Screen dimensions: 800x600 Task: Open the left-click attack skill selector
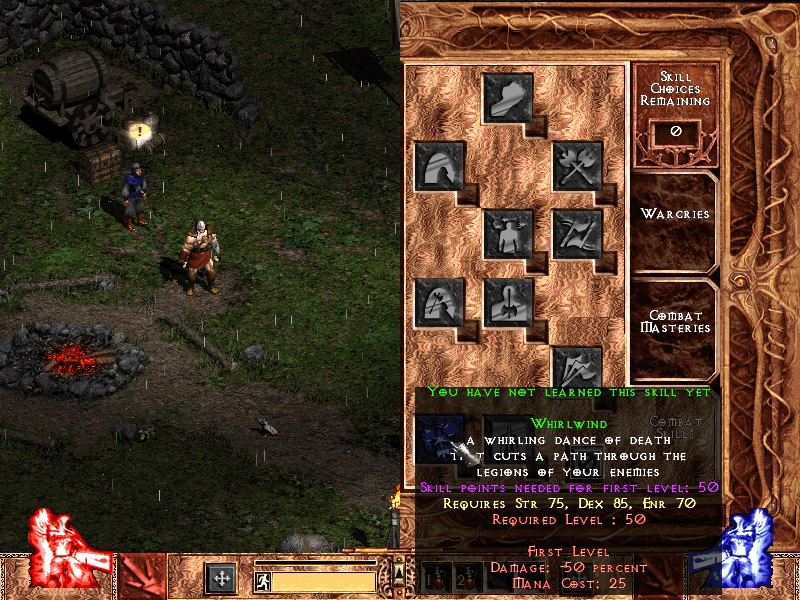coord(142,577)
